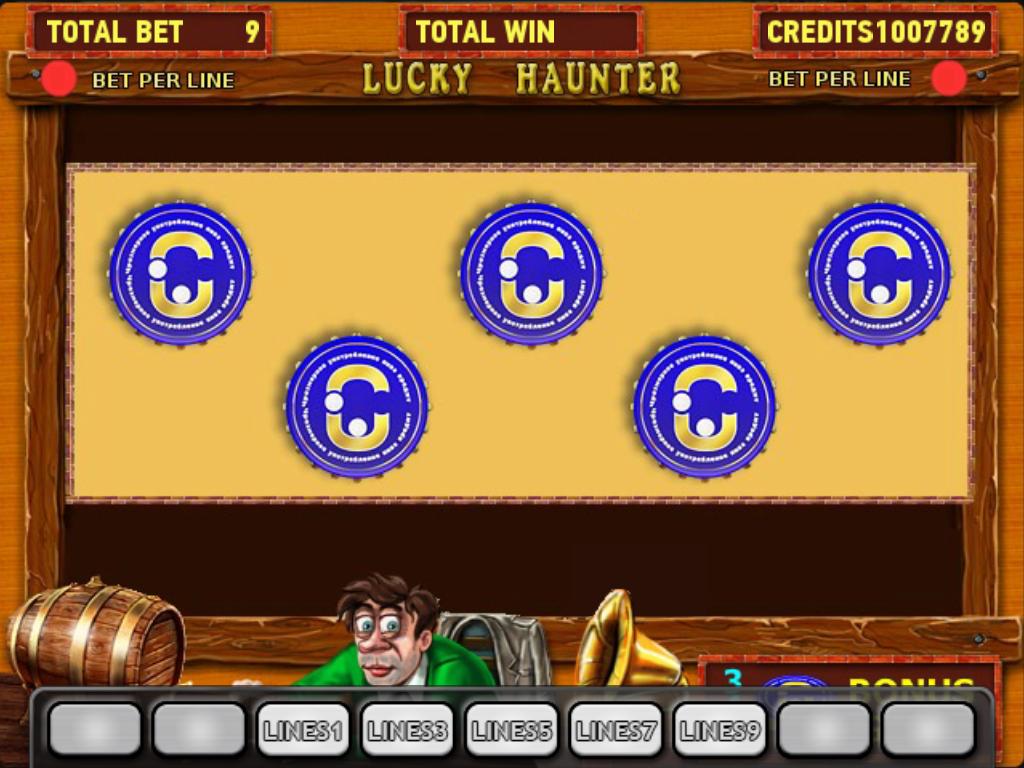
Task: Activate the LINES5 button
Action: (x=511, y=730)
